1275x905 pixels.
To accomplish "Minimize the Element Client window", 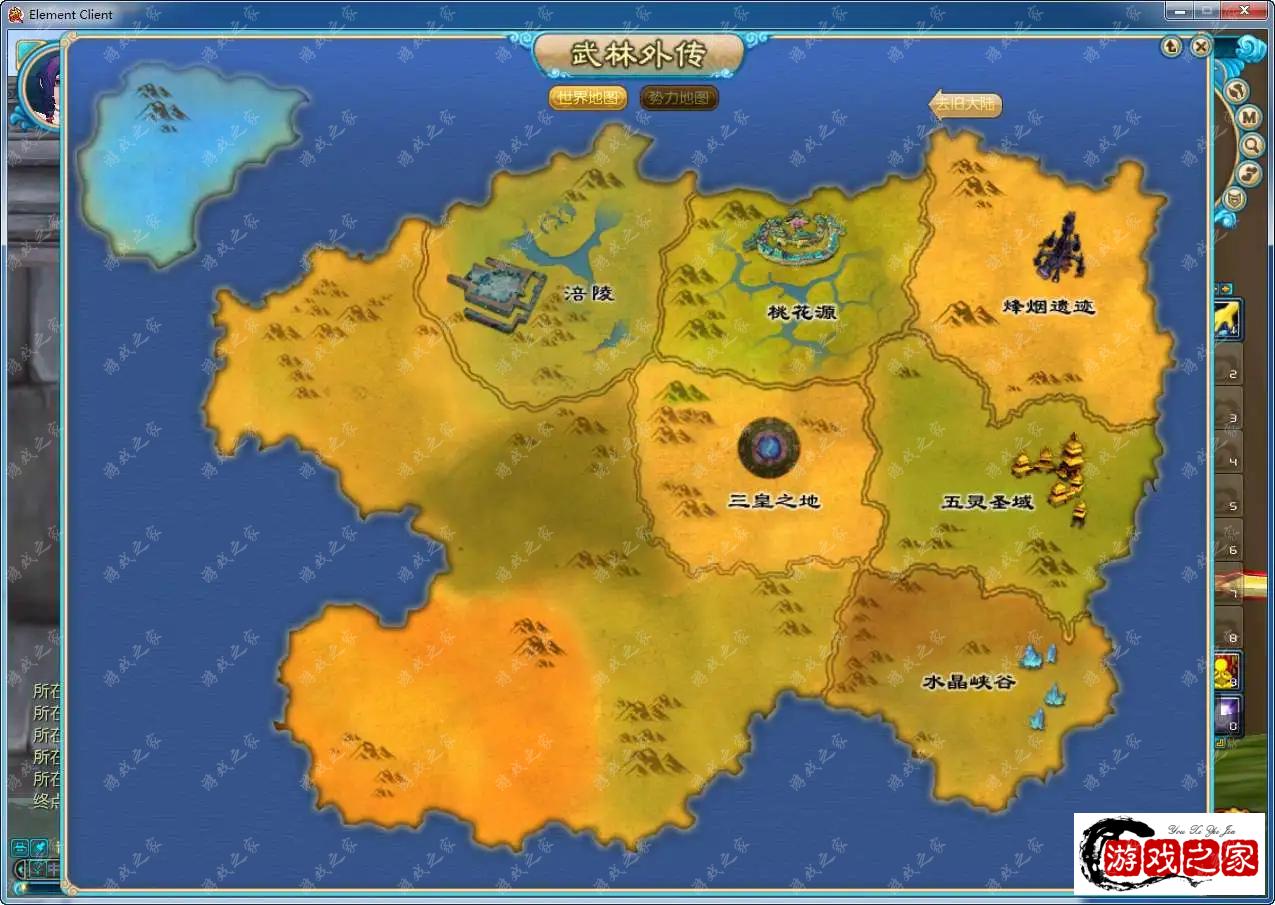I will [1181, 10].
